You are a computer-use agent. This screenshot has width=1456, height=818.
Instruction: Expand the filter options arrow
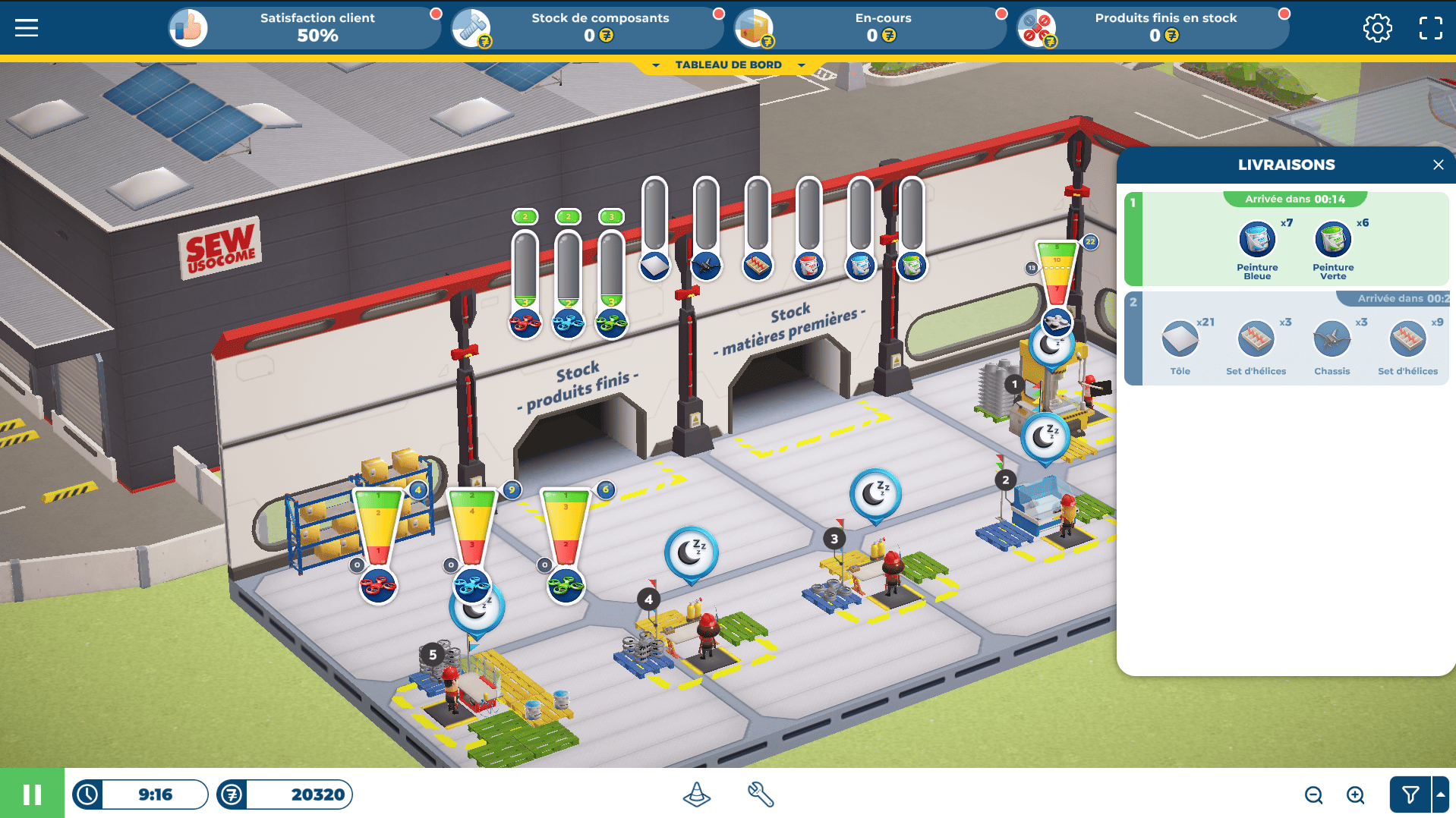click(1440, 794)
